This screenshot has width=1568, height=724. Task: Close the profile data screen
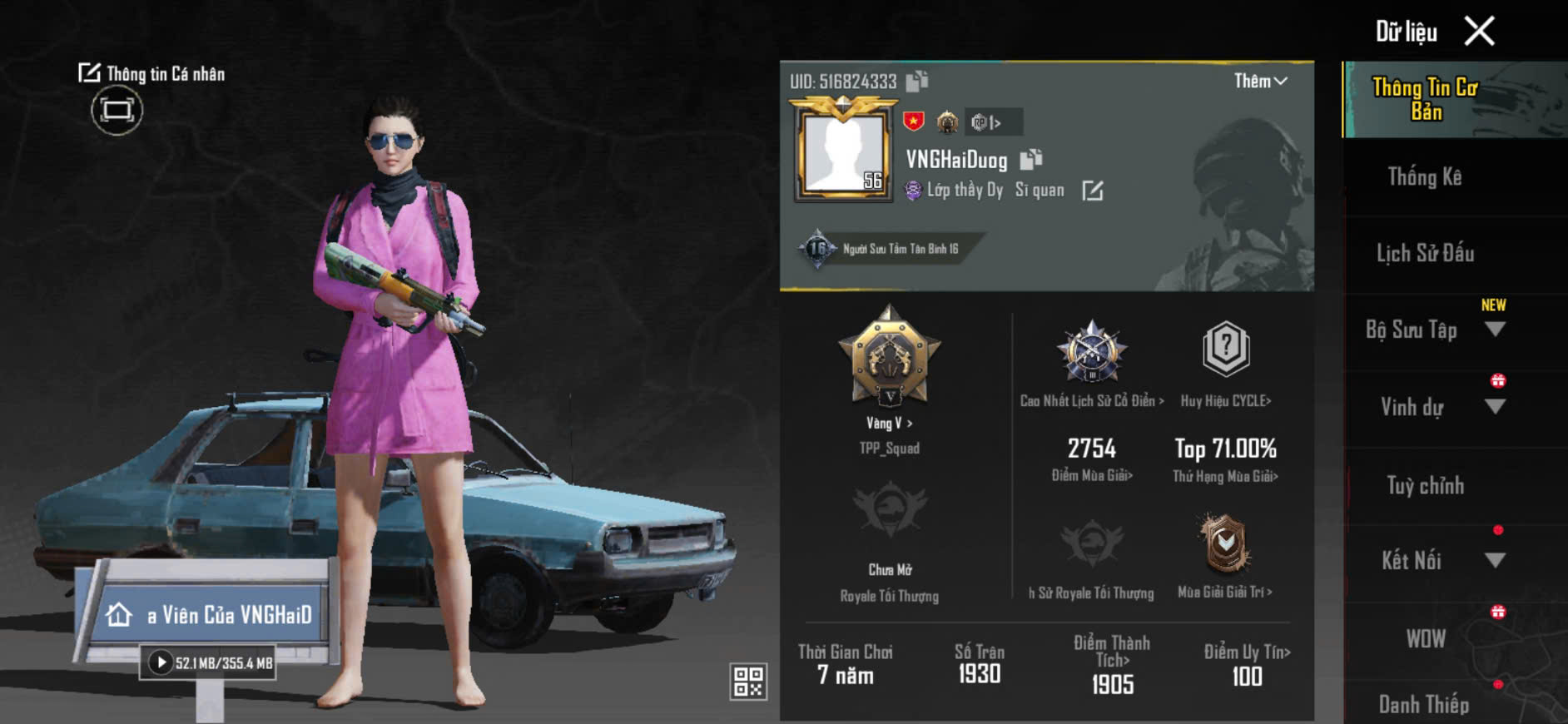(1480, 32)
